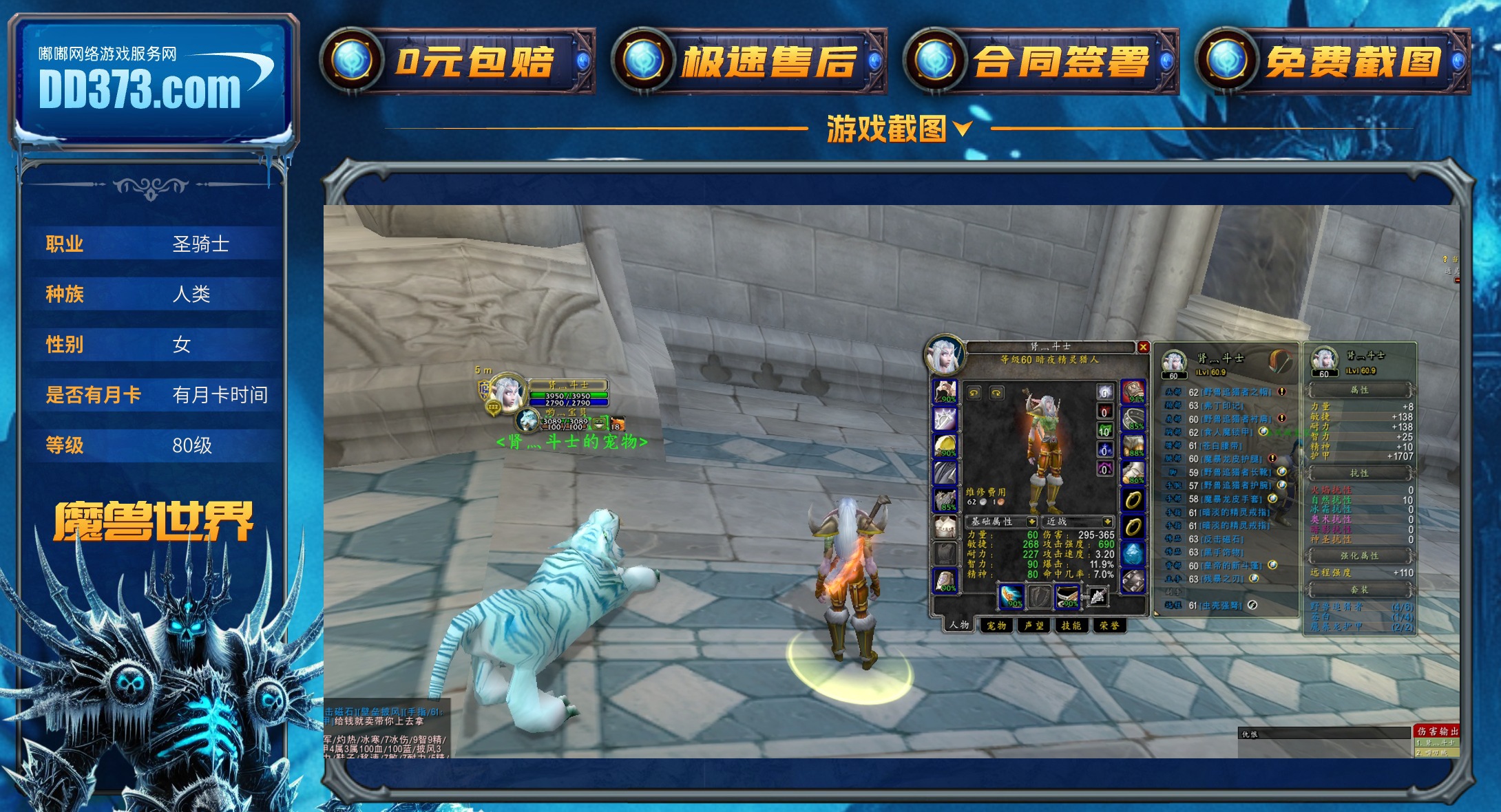Select the crossbow ranged weapon slot

pos(1067,596)
